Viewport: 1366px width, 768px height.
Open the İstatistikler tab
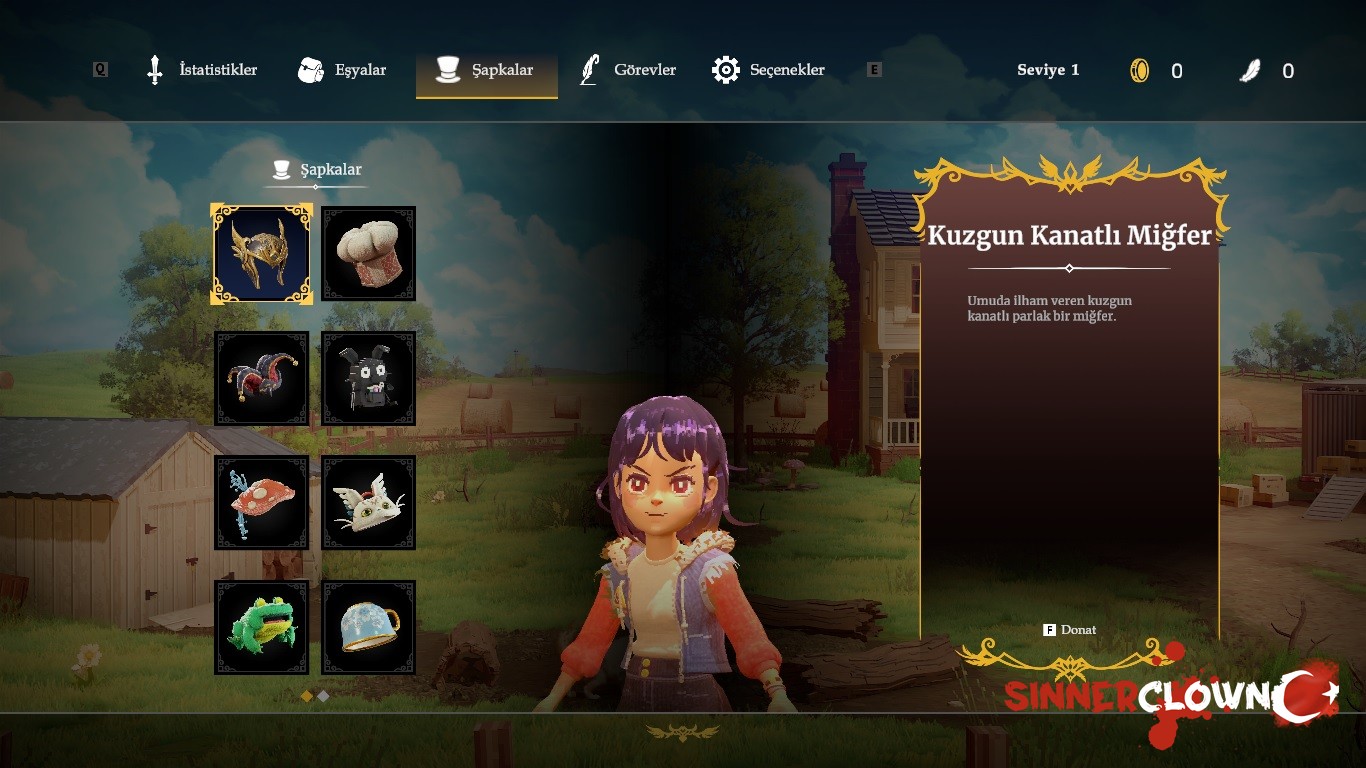click(x=202, y=70)
